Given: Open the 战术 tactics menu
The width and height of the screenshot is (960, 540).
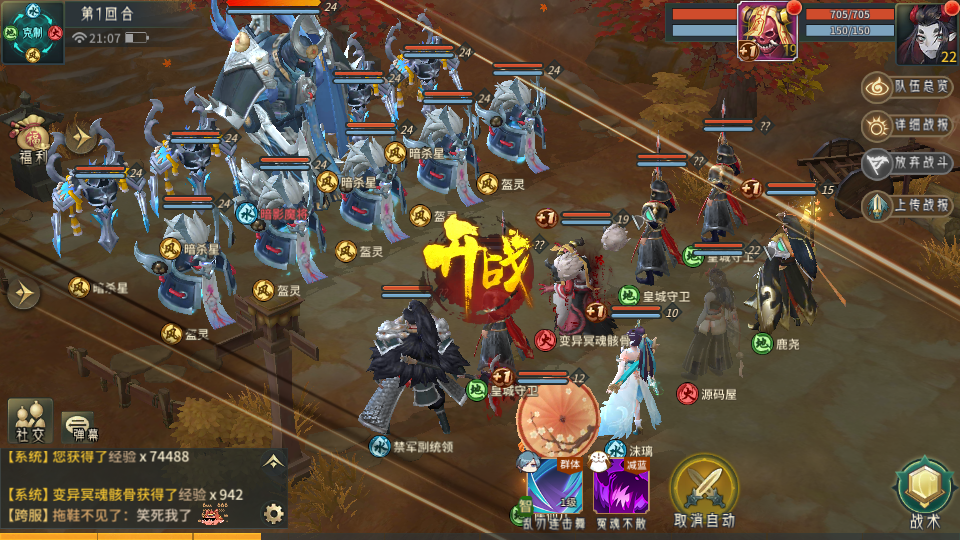Looking at the screenshot, I should tap(925, 492).
